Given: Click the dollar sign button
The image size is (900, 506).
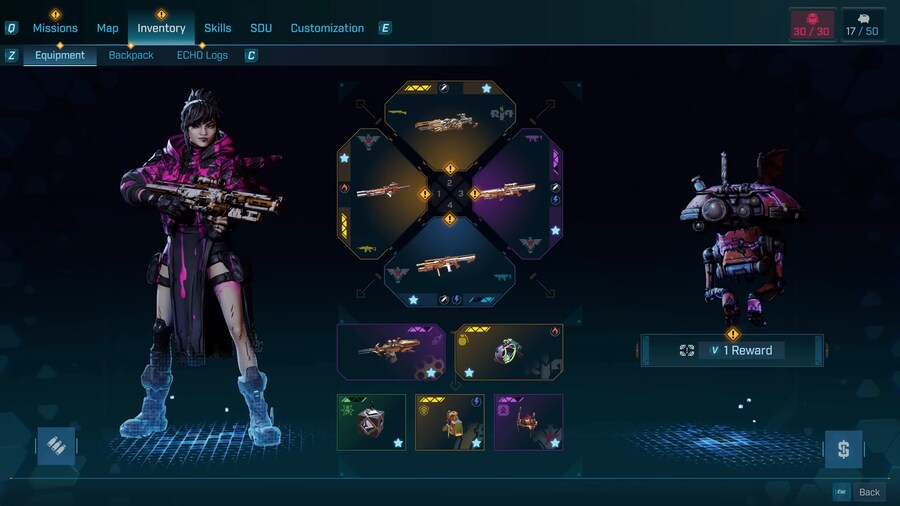Looking at the screenshot, I should 843,449.
